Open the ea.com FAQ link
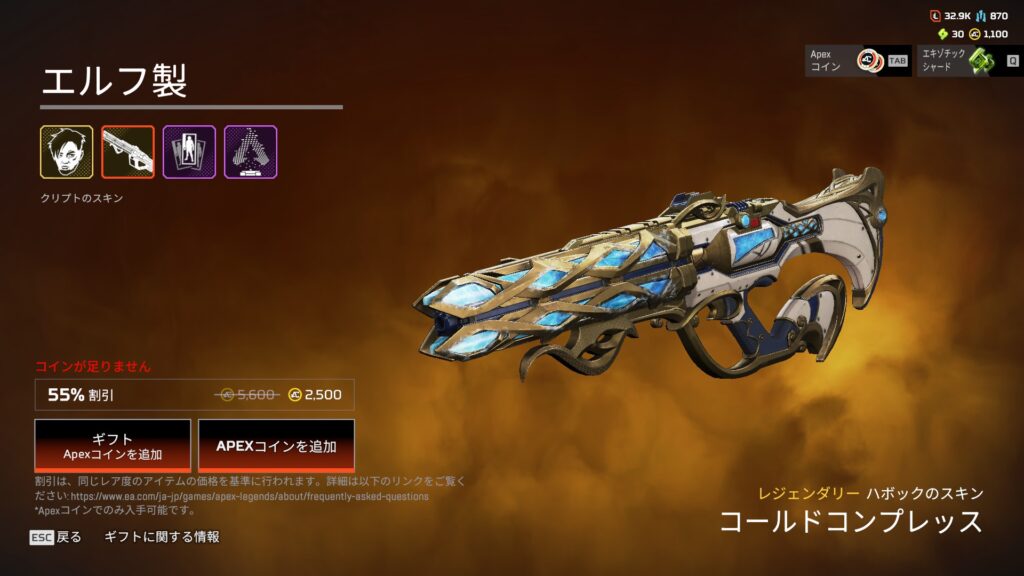The width and height of the screenshot is (1024, 576). [248, 496]
